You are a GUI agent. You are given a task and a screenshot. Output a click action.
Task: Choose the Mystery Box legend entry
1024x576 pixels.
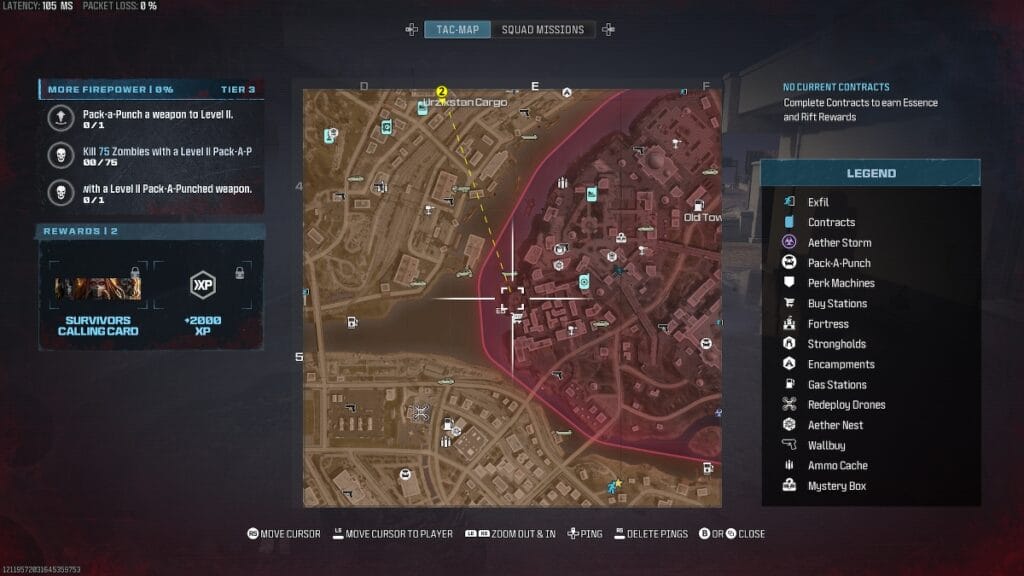coord(836,486)
